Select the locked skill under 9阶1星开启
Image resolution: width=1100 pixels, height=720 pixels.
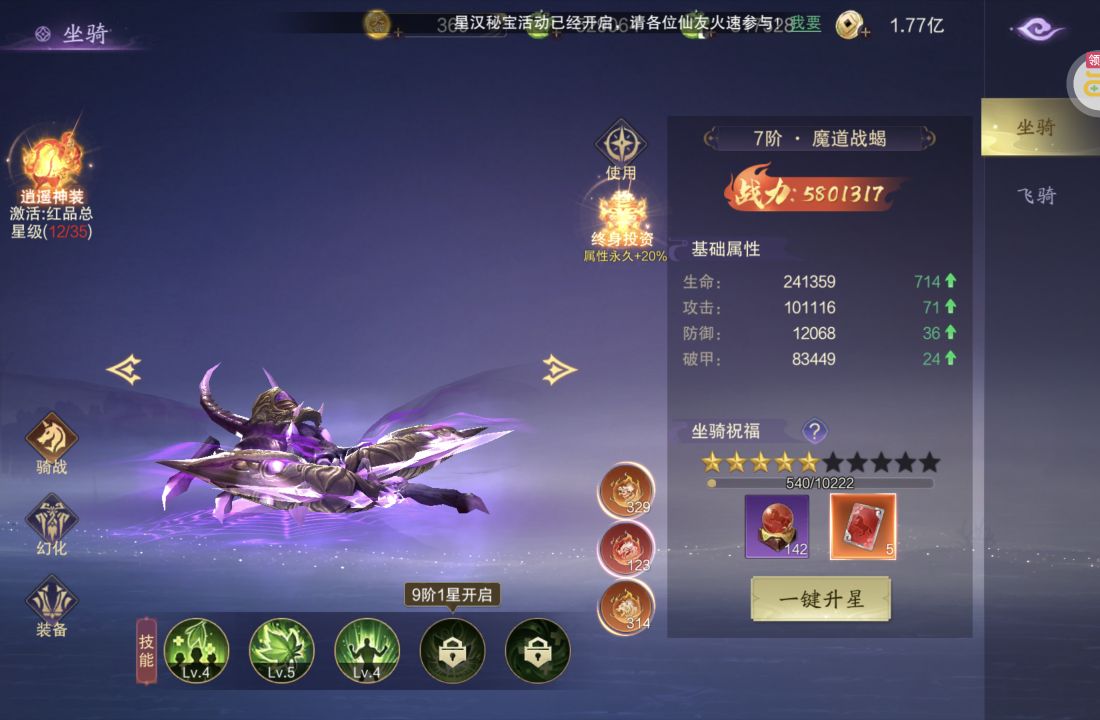(452, 650)
